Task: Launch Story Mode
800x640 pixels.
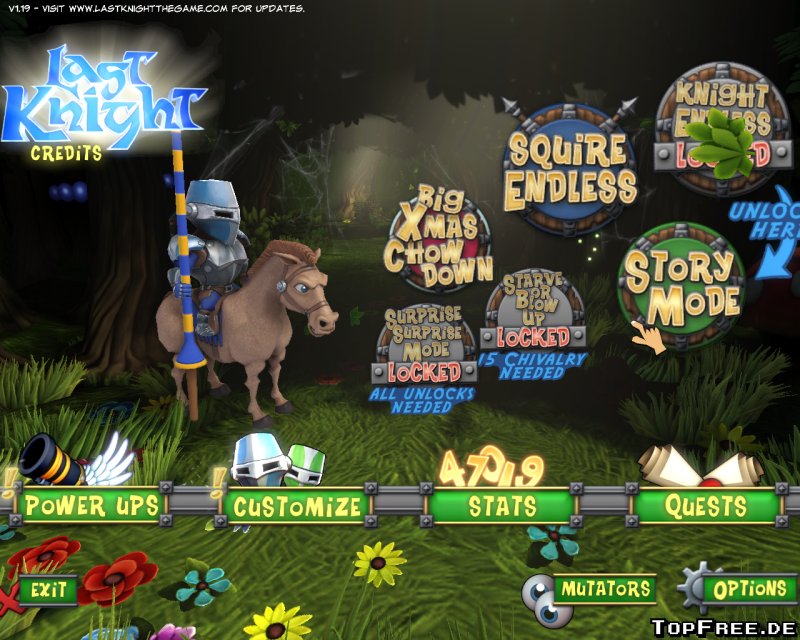Action: click(682, 283)
